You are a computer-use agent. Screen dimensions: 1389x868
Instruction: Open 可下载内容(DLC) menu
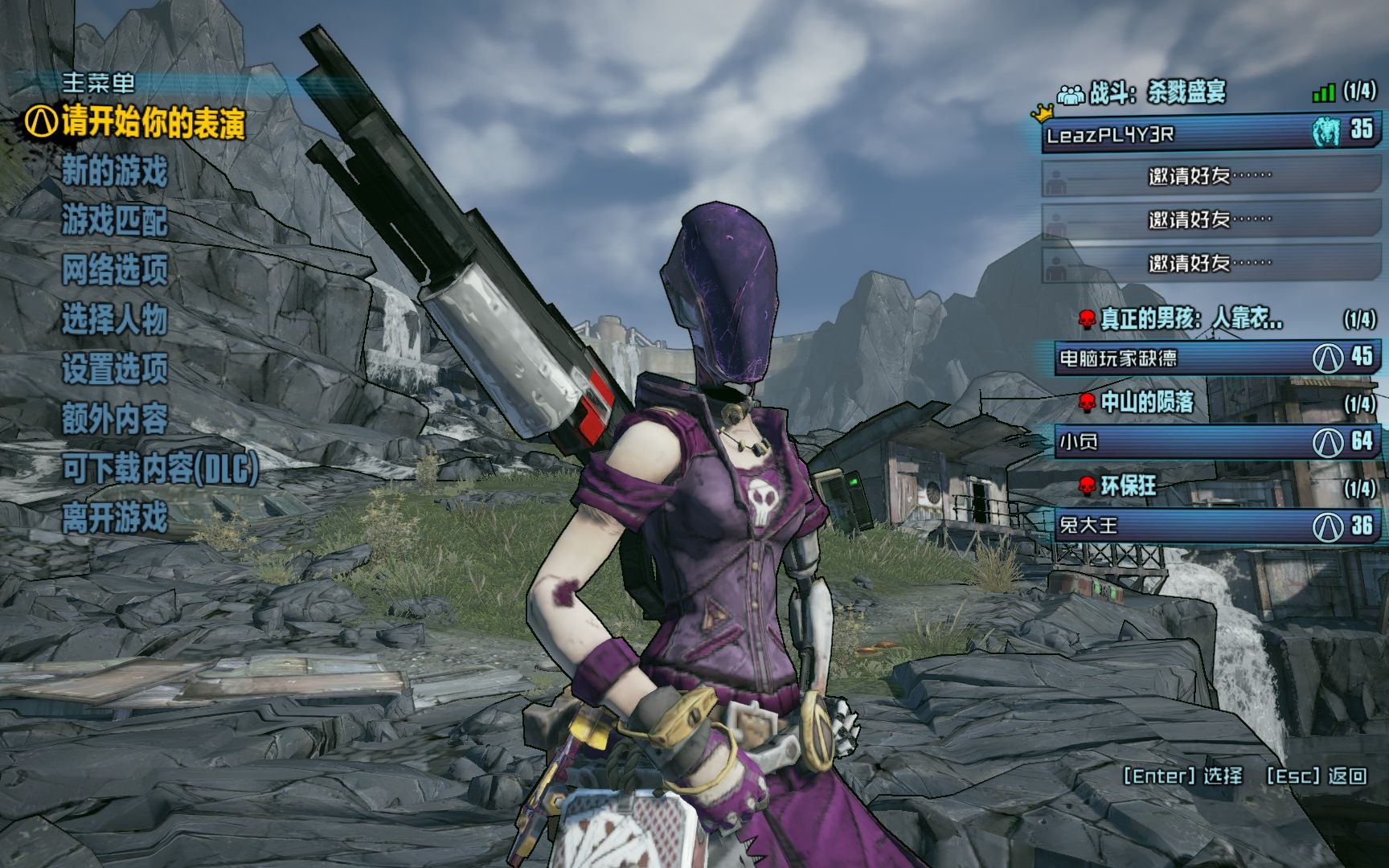click(x=161, y=469)
